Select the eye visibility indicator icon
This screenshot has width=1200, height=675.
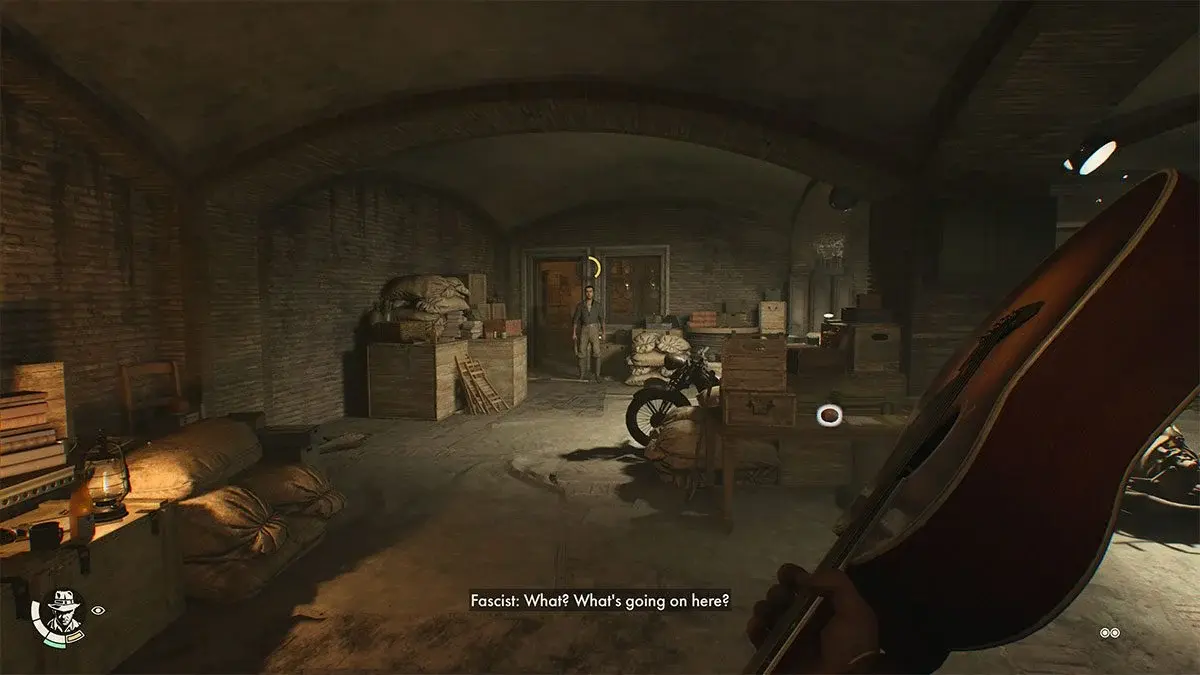pos(98,609)
